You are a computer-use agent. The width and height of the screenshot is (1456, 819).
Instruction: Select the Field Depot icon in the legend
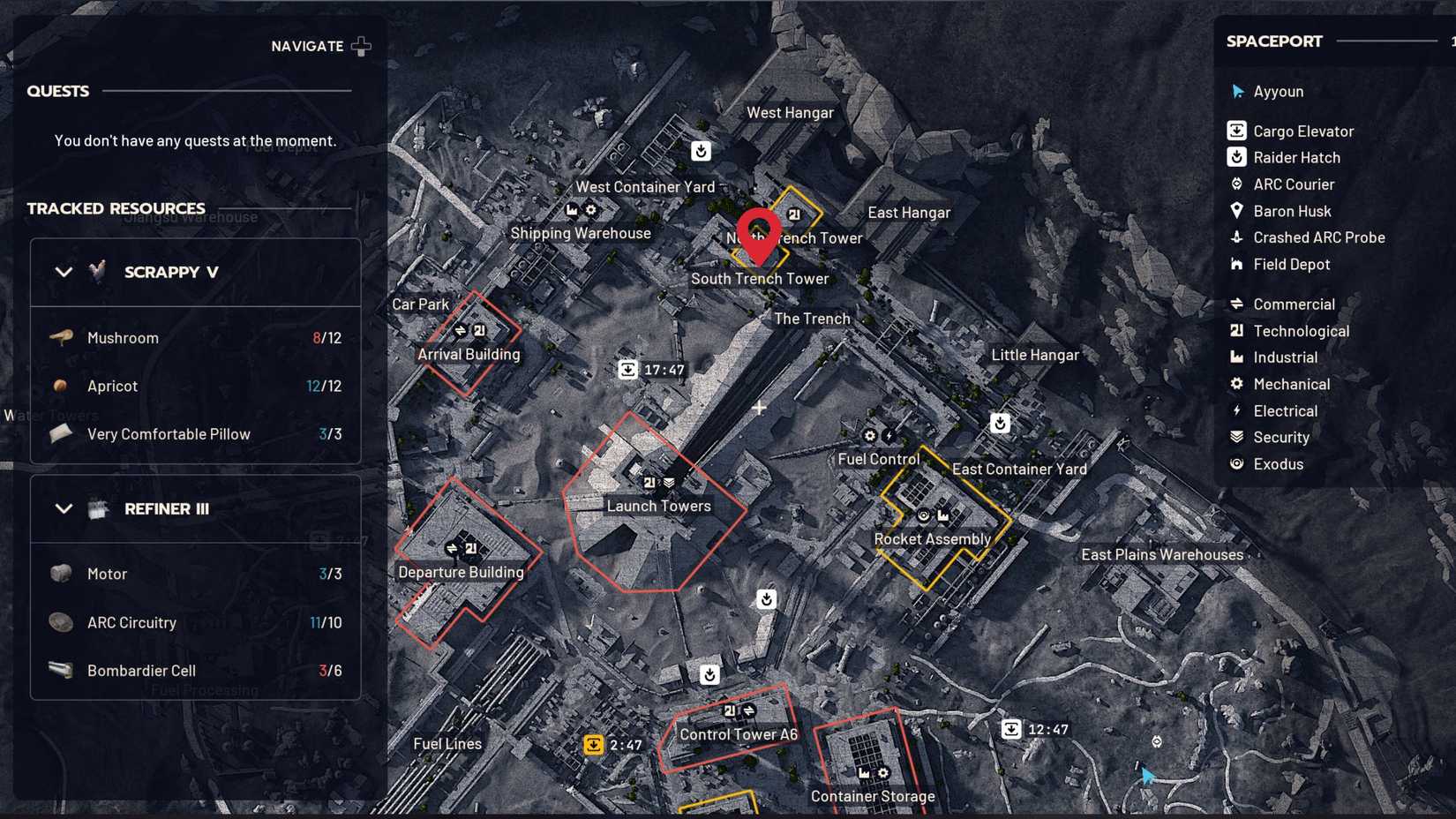[1236, 264]
